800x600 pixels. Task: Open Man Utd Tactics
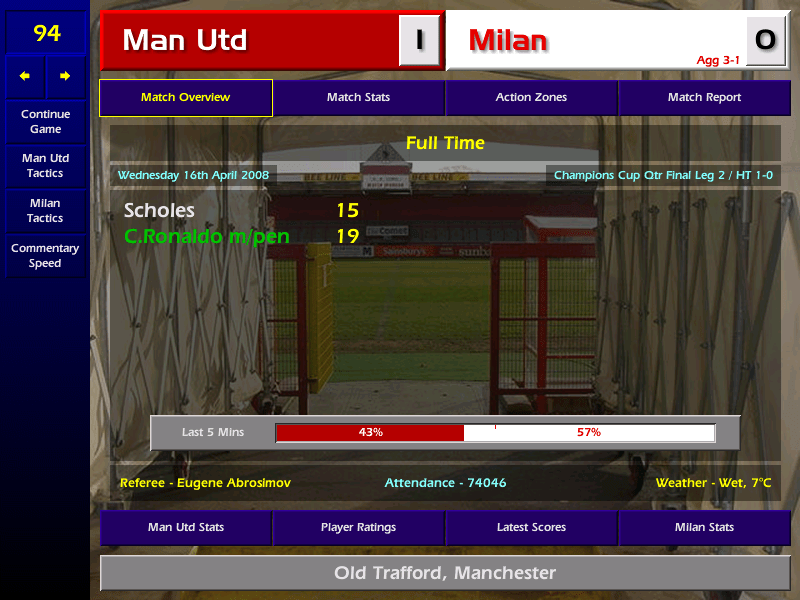(45, 166)
